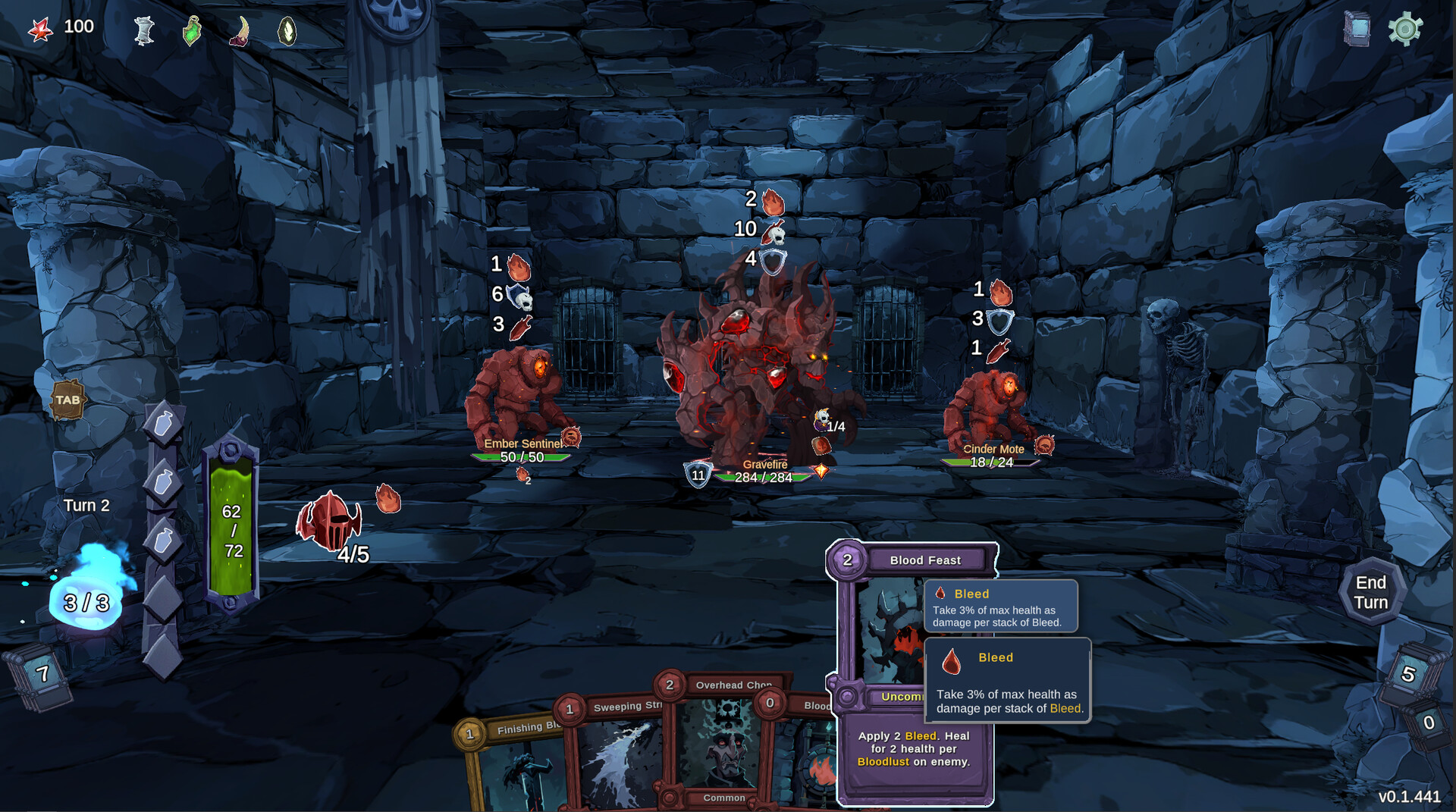The width and height of the screenshot is (1456, 812).
Task: Open the gear settings menu
Action: [1404, 30]
